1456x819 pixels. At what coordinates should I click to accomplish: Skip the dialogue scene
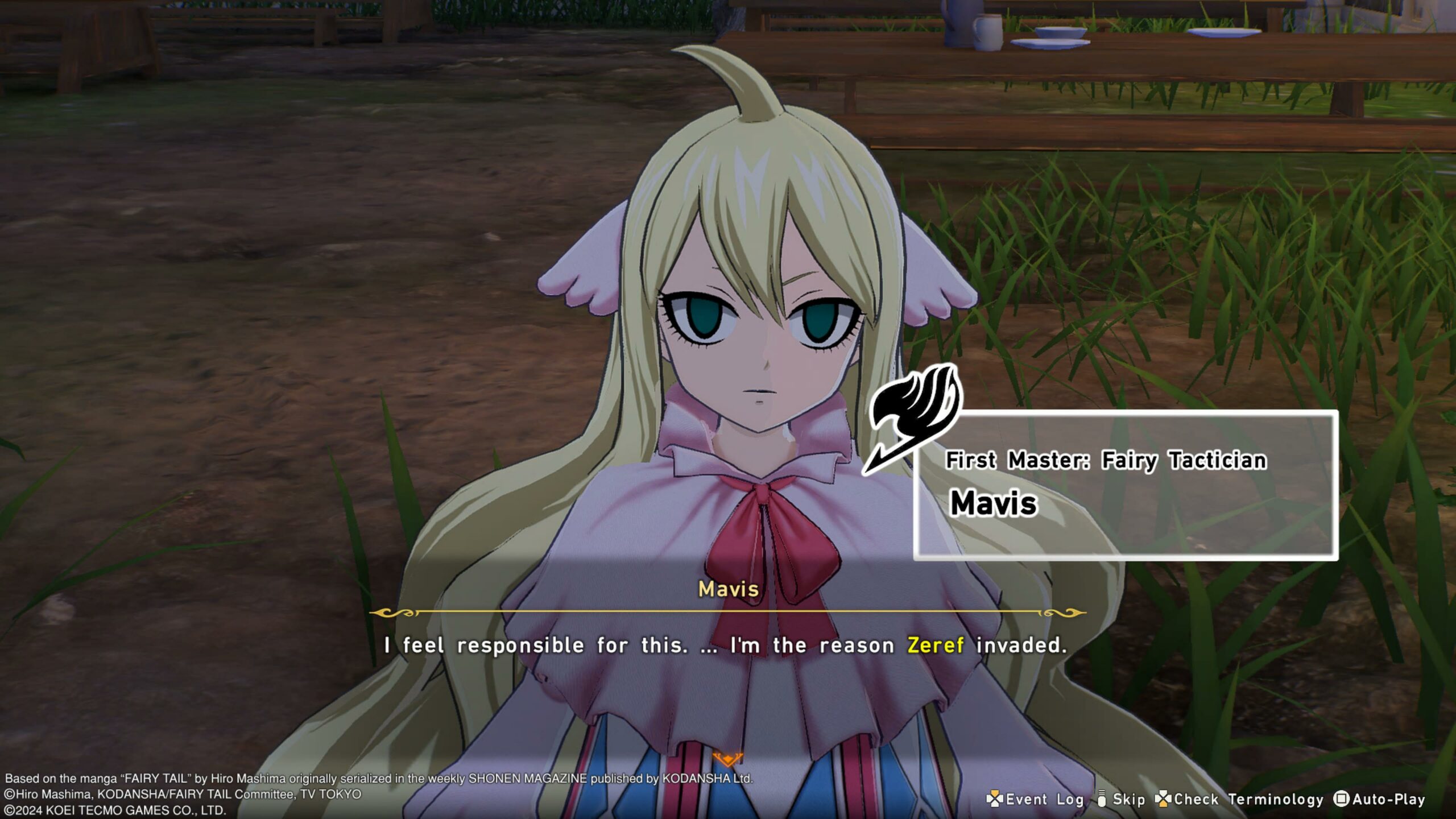point(1121,799)
